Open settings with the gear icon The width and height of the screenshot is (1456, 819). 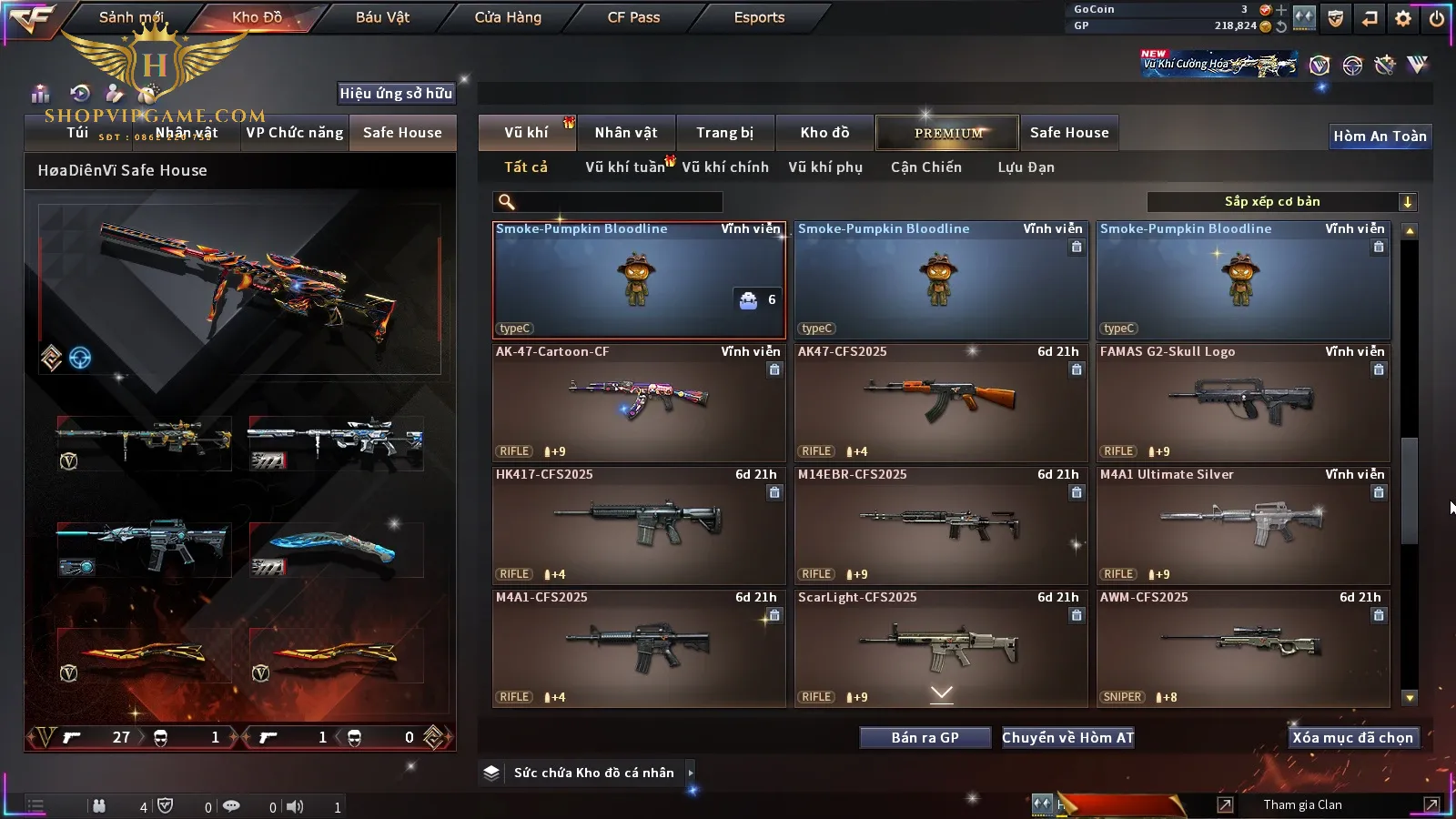(1403, 18)
